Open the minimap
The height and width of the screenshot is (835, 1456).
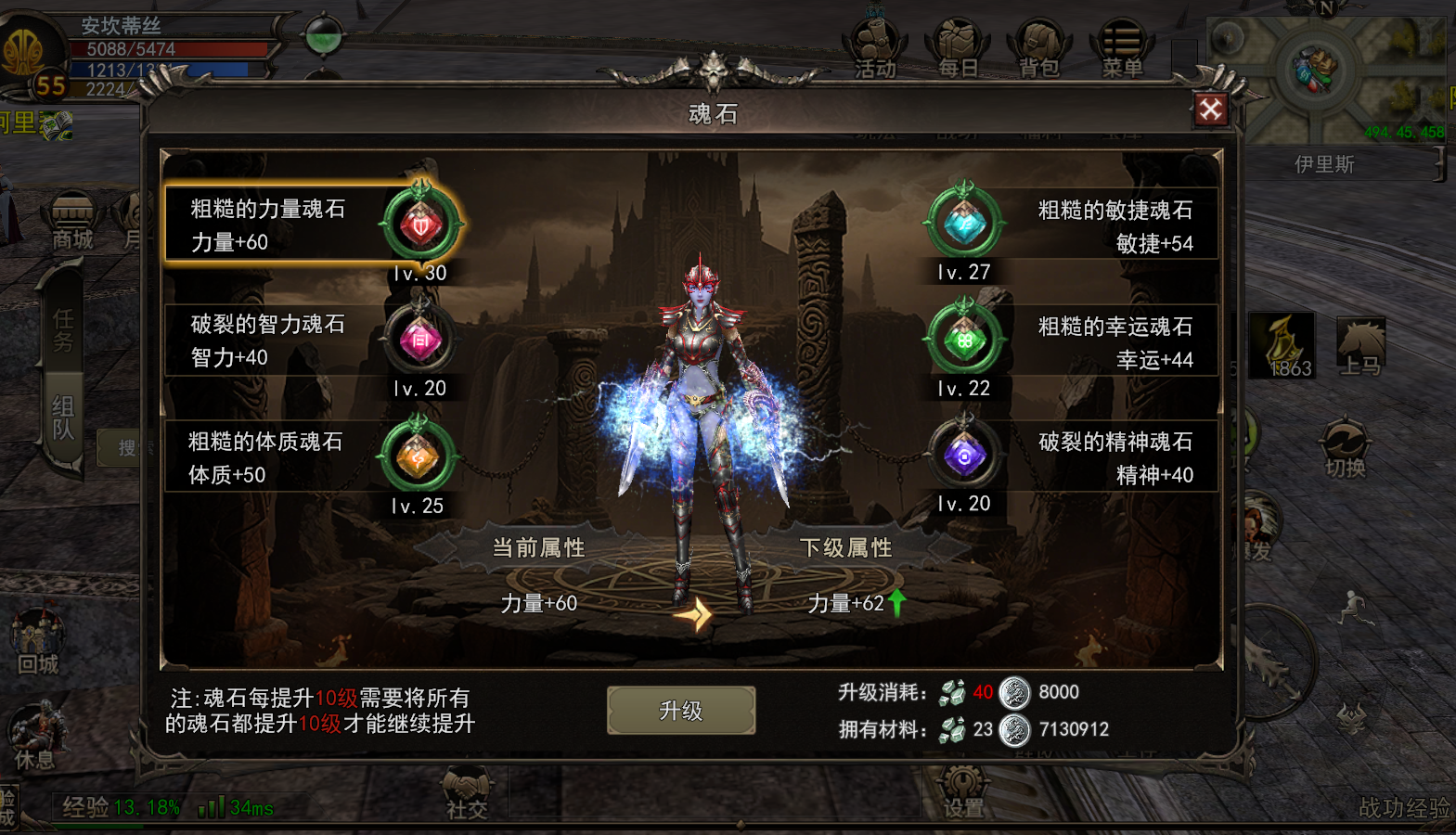[1323, 74]
